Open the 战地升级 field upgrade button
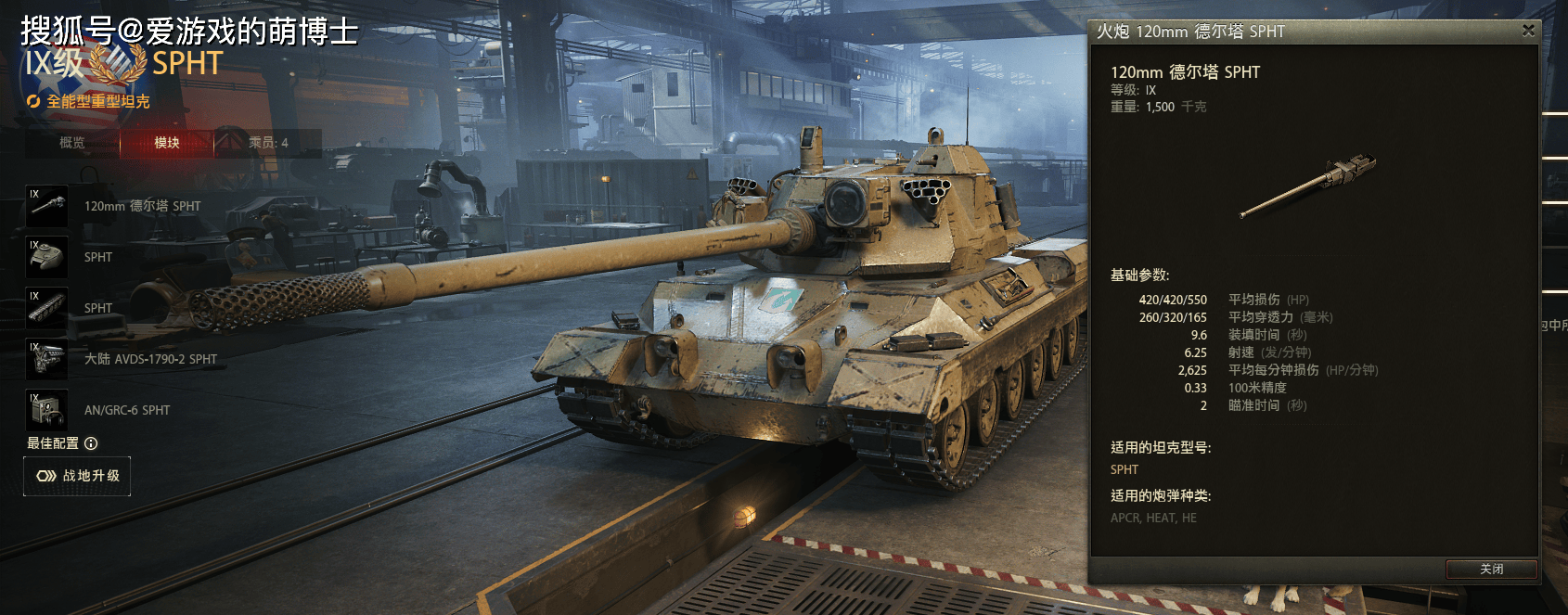1568x615 pixels. pos(77,476)
